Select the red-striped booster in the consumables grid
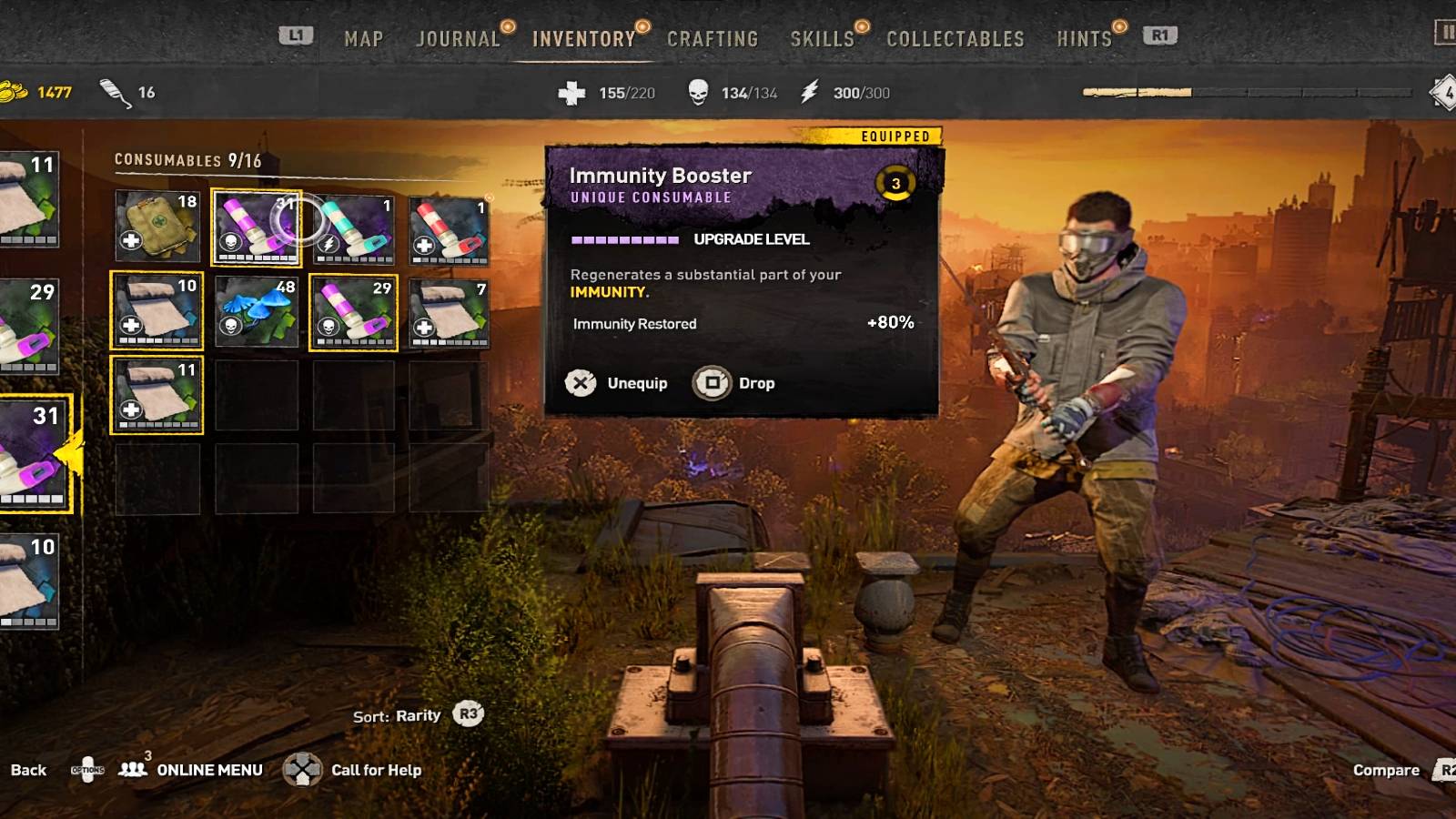Screen dimensions: 1456x819 tap(449, 229)
